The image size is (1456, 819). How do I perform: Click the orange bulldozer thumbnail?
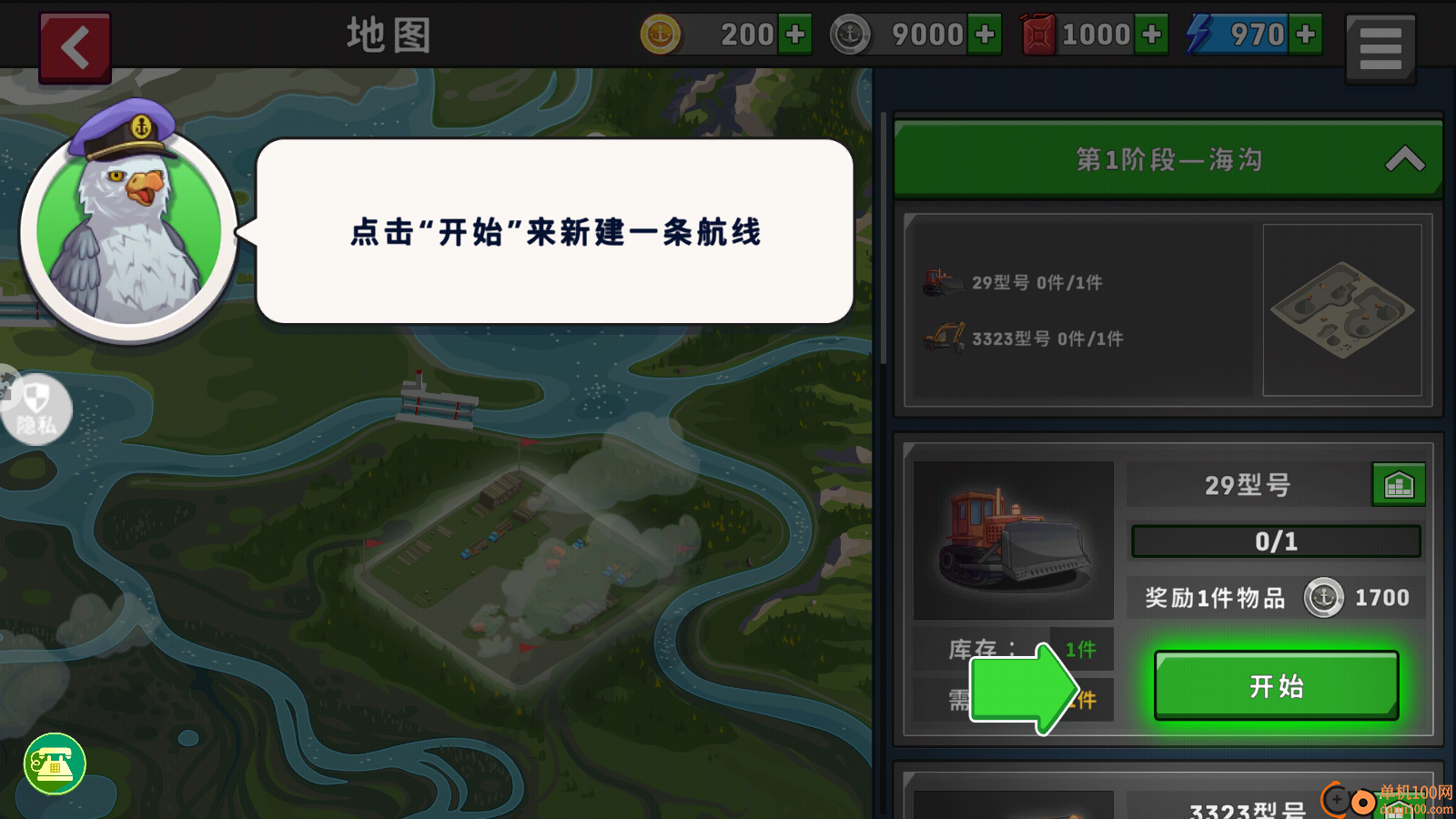[x=1012, y=540]
